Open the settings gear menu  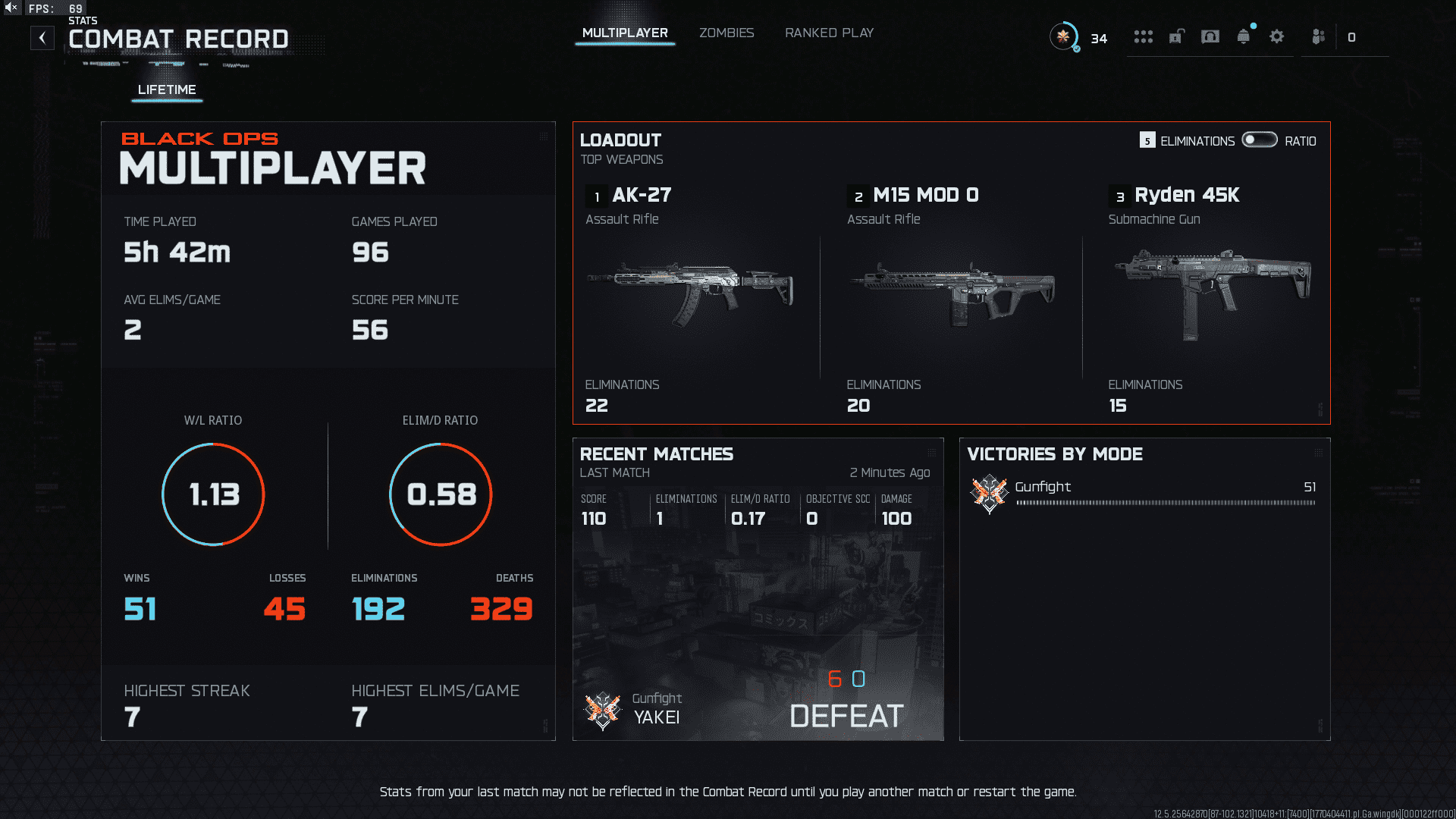pos(1277,36)
